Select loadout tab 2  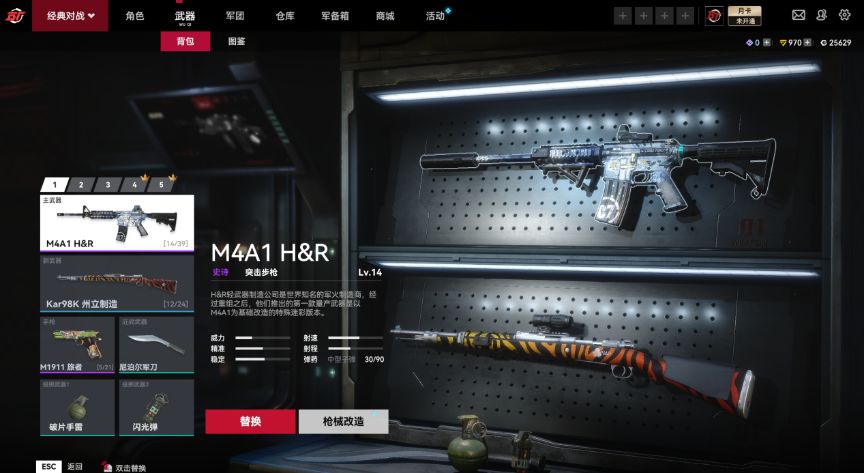(81, 185)
